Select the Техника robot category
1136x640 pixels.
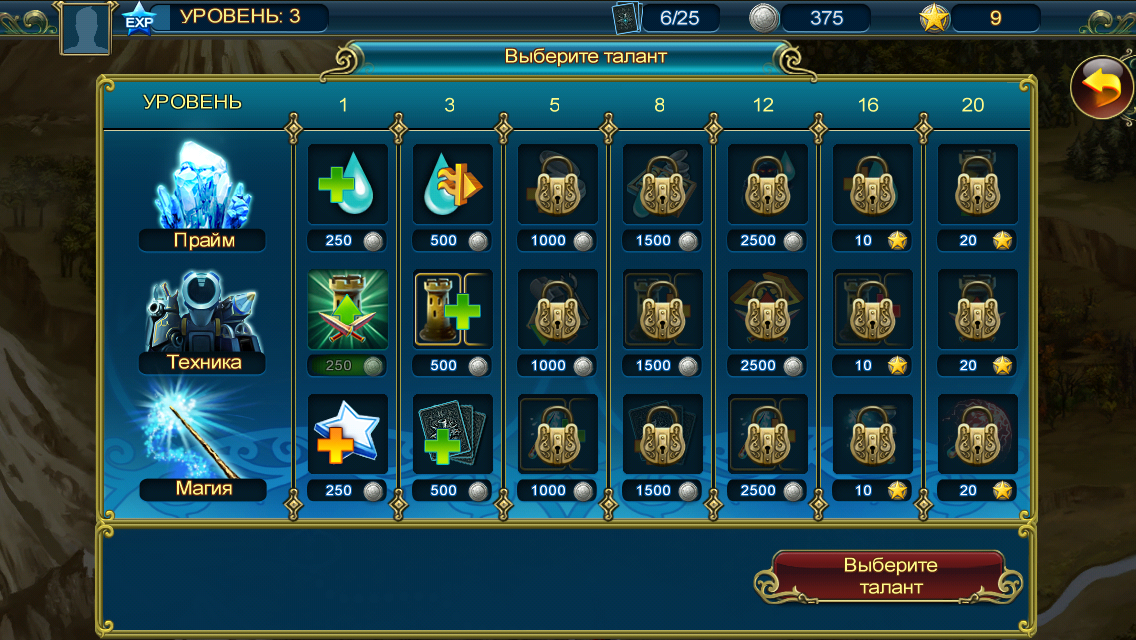point(202,320)
